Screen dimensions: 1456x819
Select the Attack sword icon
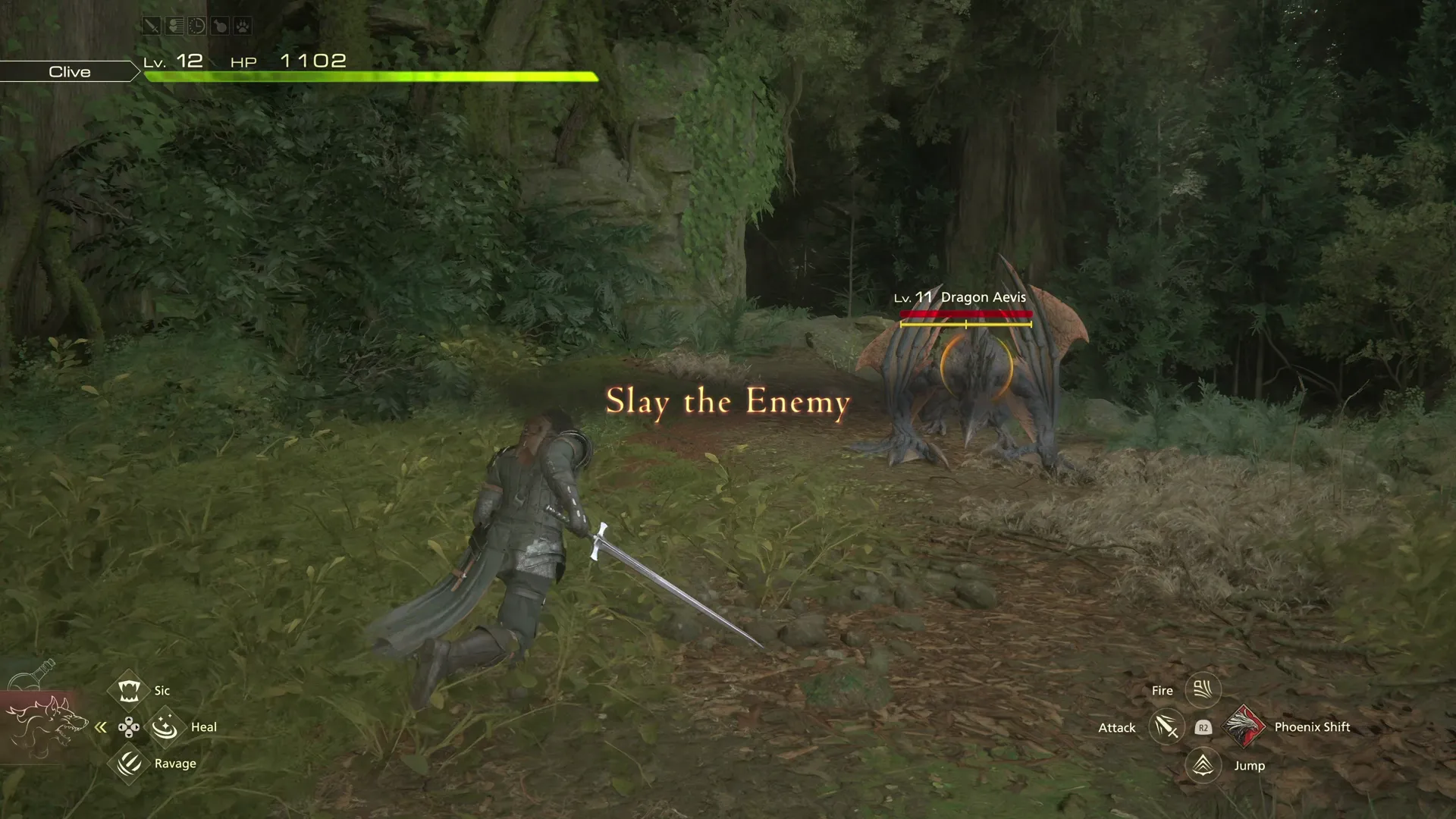click(1166, 726)
